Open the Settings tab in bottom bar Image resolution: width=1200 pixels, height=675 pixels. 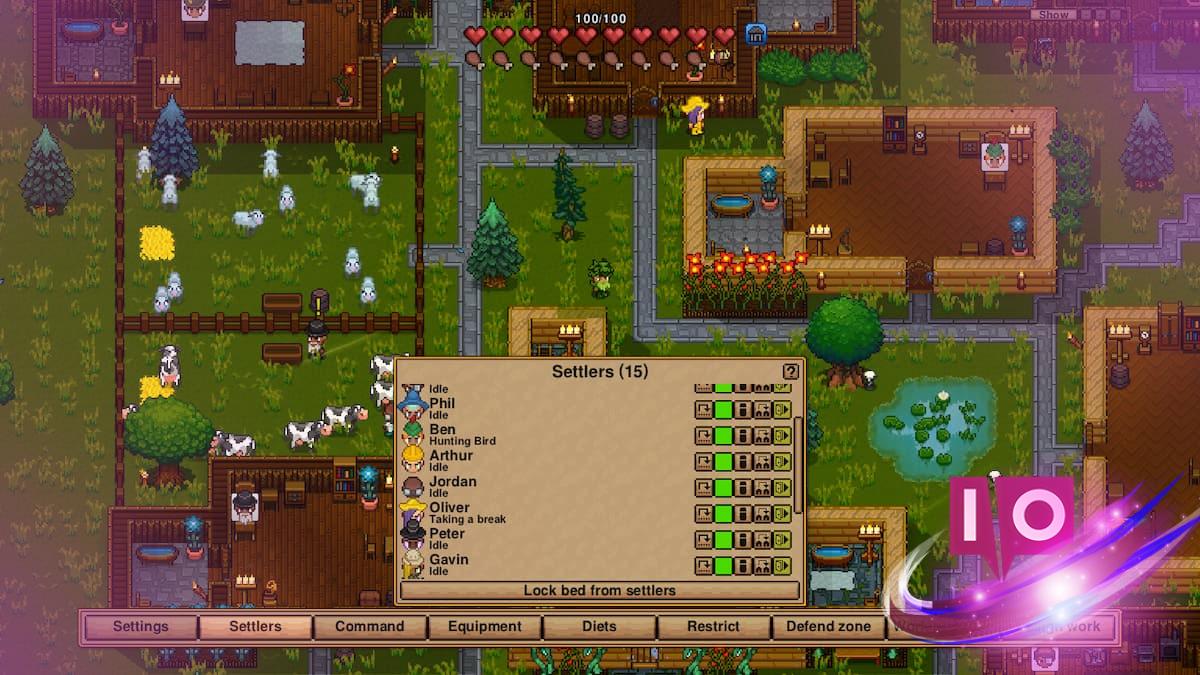pos(141,627)
